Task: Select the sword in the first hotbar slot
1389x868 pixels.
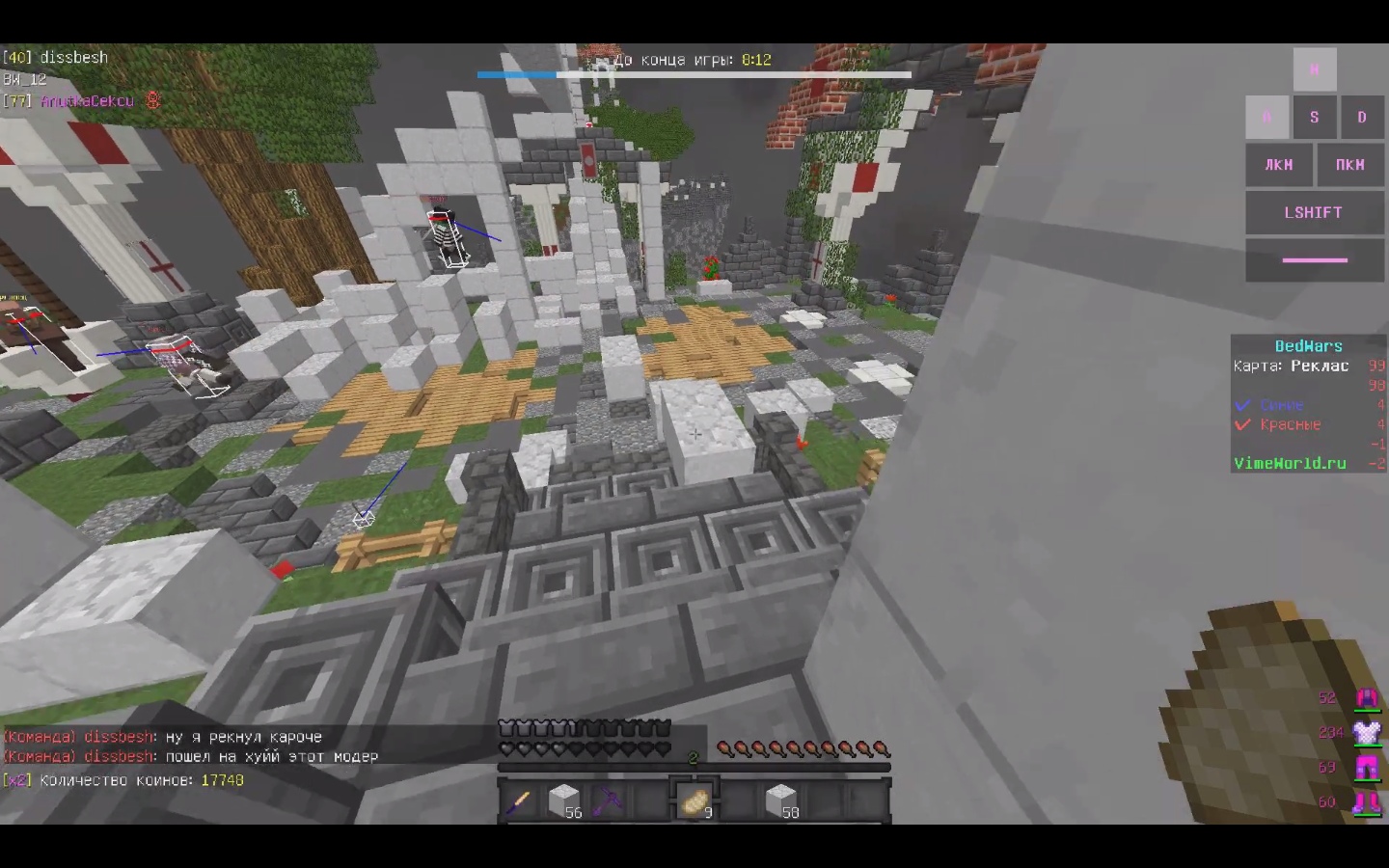Action: coord(521,800)
